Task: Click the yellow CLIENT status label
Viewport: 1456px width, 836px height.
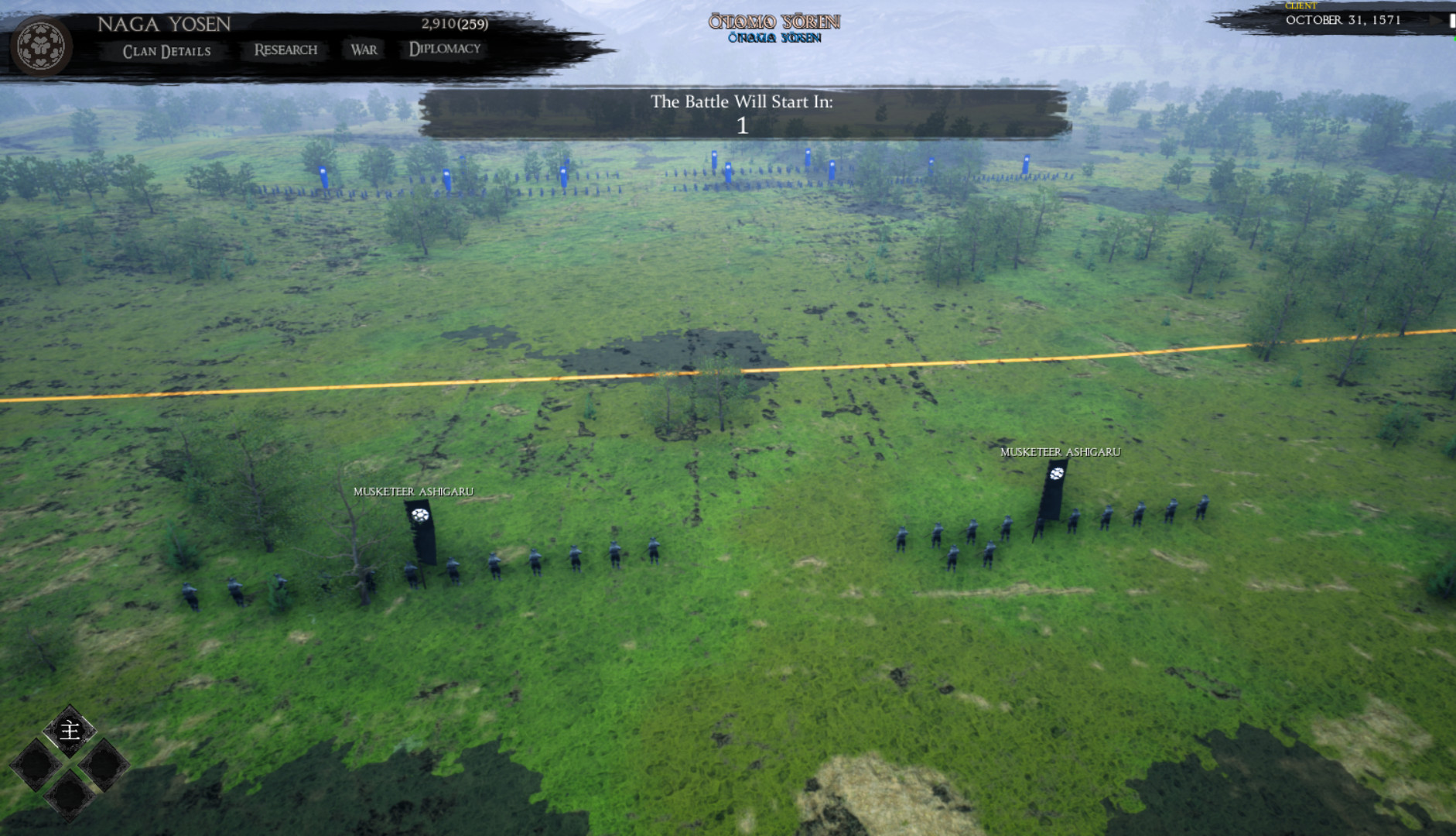Action: [1301, 5]
